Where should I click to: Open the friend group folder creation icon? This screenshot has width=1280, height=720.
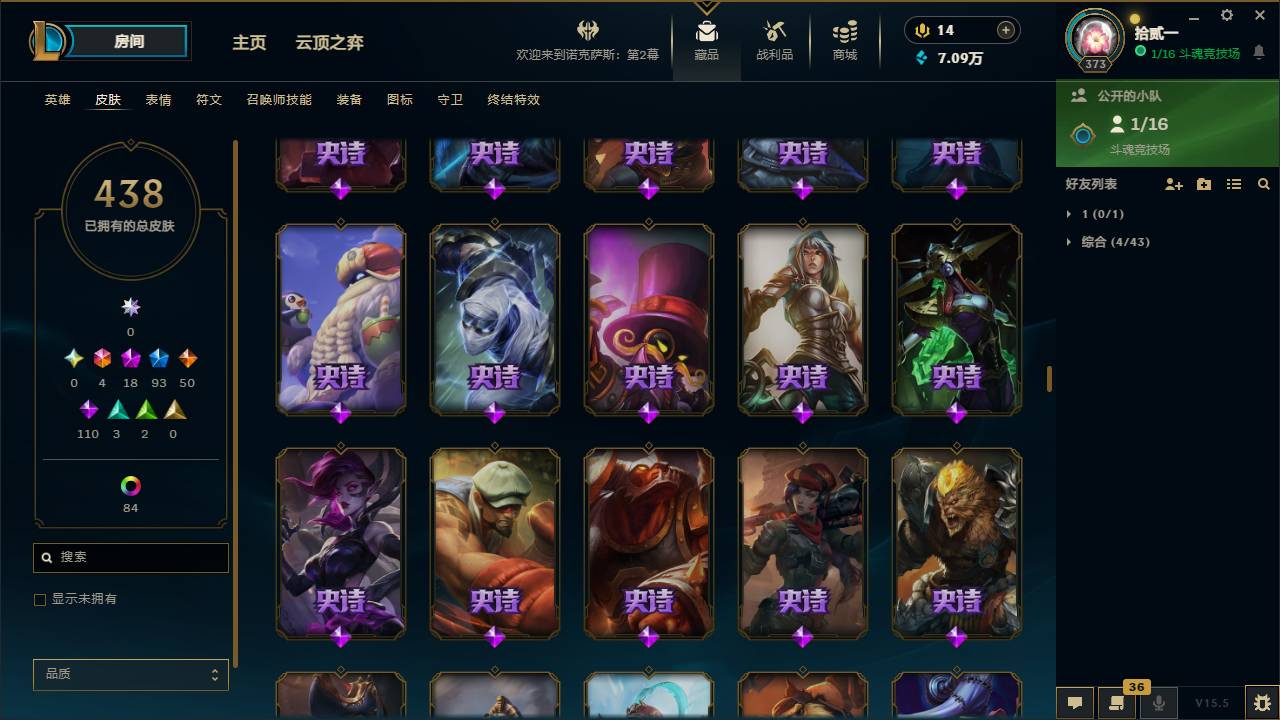click(1203, 184)
